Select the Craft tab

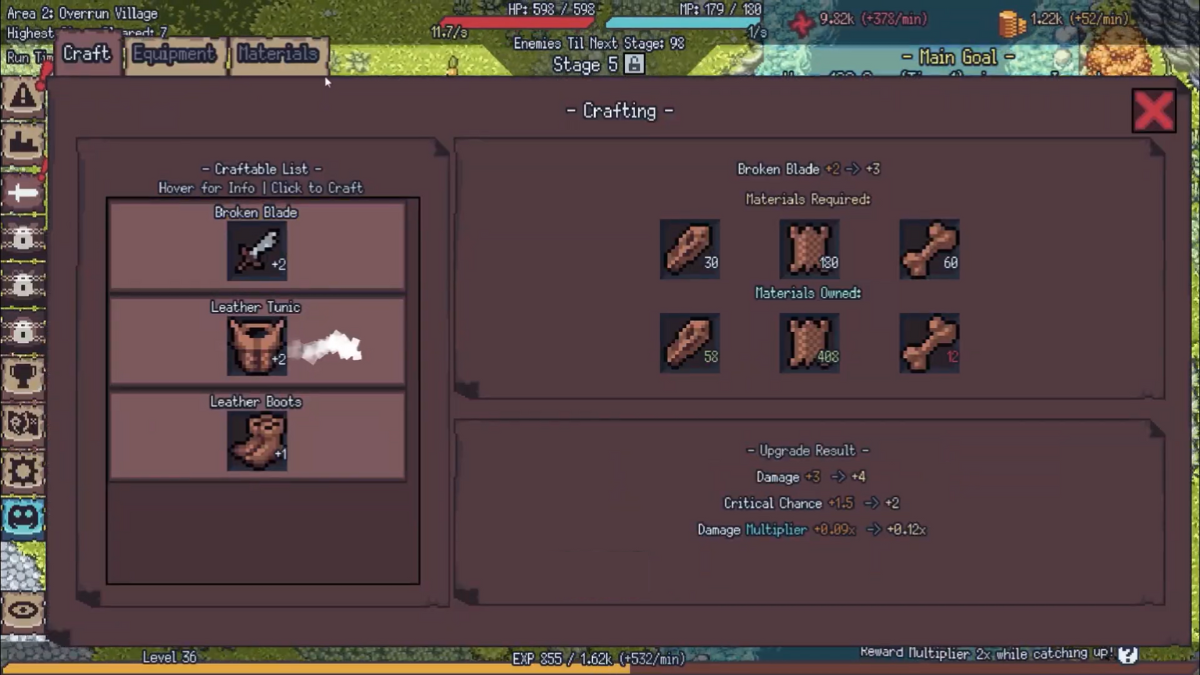click(x=86, y=54)
